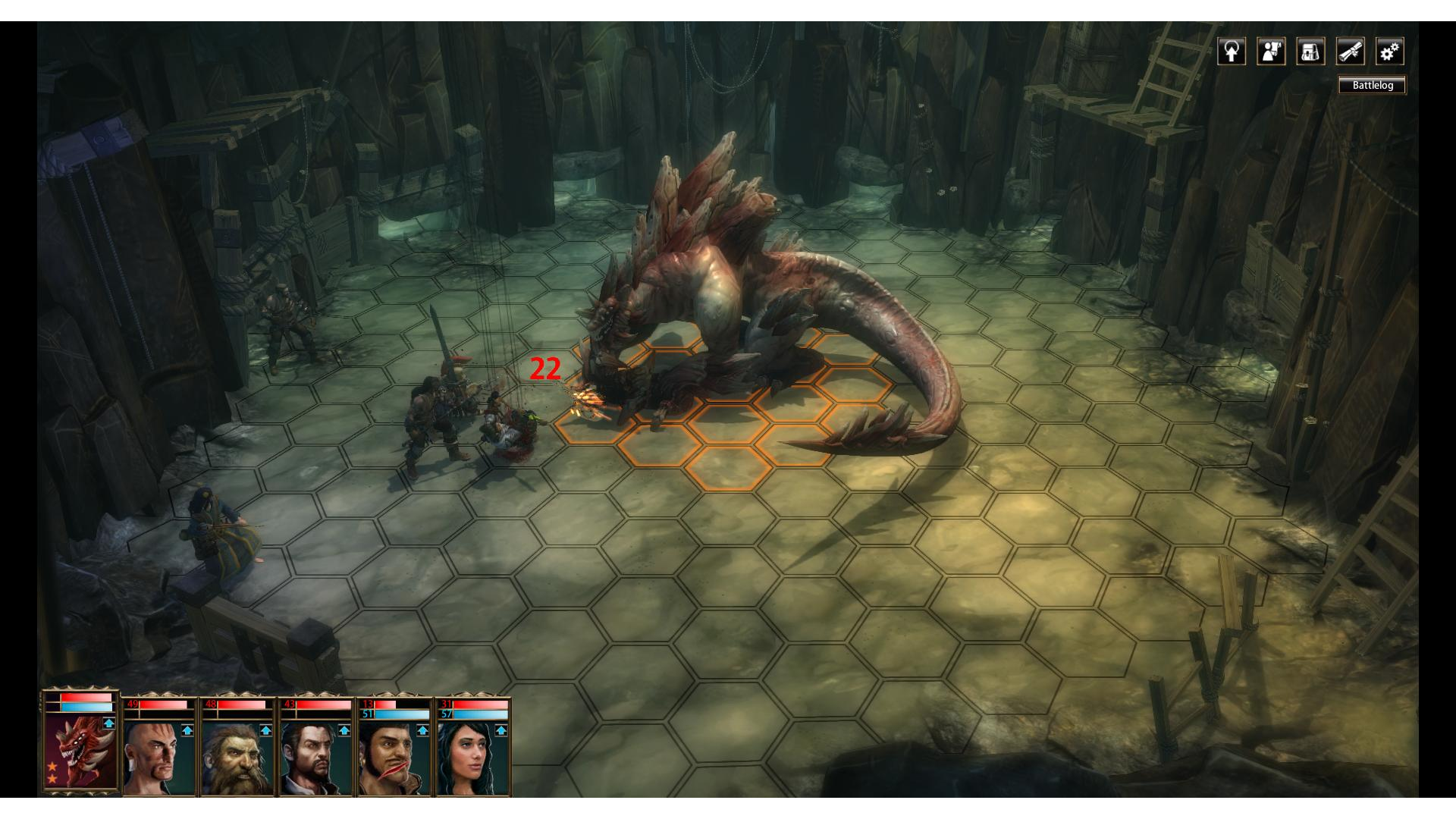
Task: Click the blue arrow on the dragon portrait
Action: click(109, 723)
